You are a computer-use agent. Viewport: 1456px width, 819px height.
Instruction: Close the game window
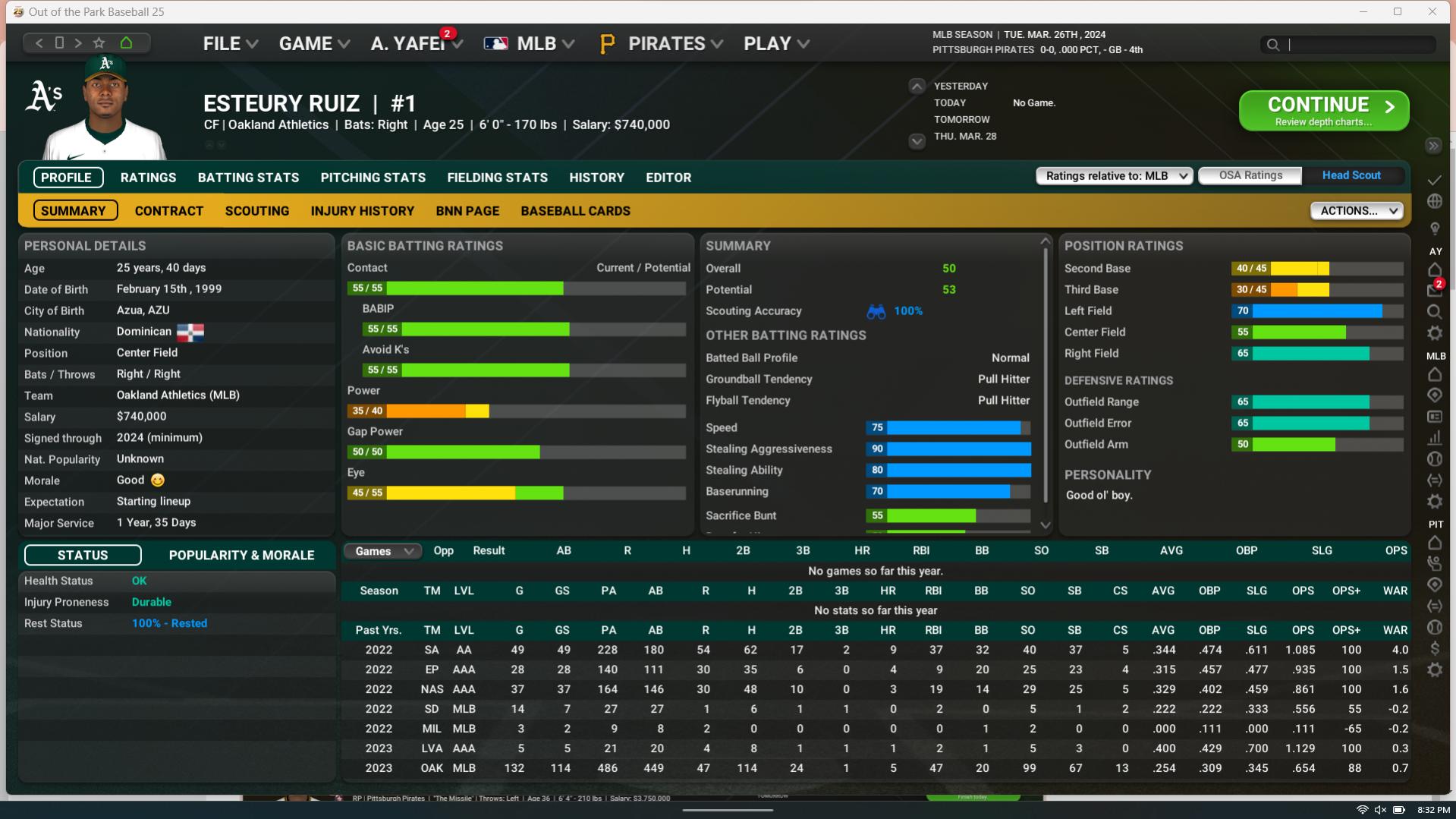1432,11
